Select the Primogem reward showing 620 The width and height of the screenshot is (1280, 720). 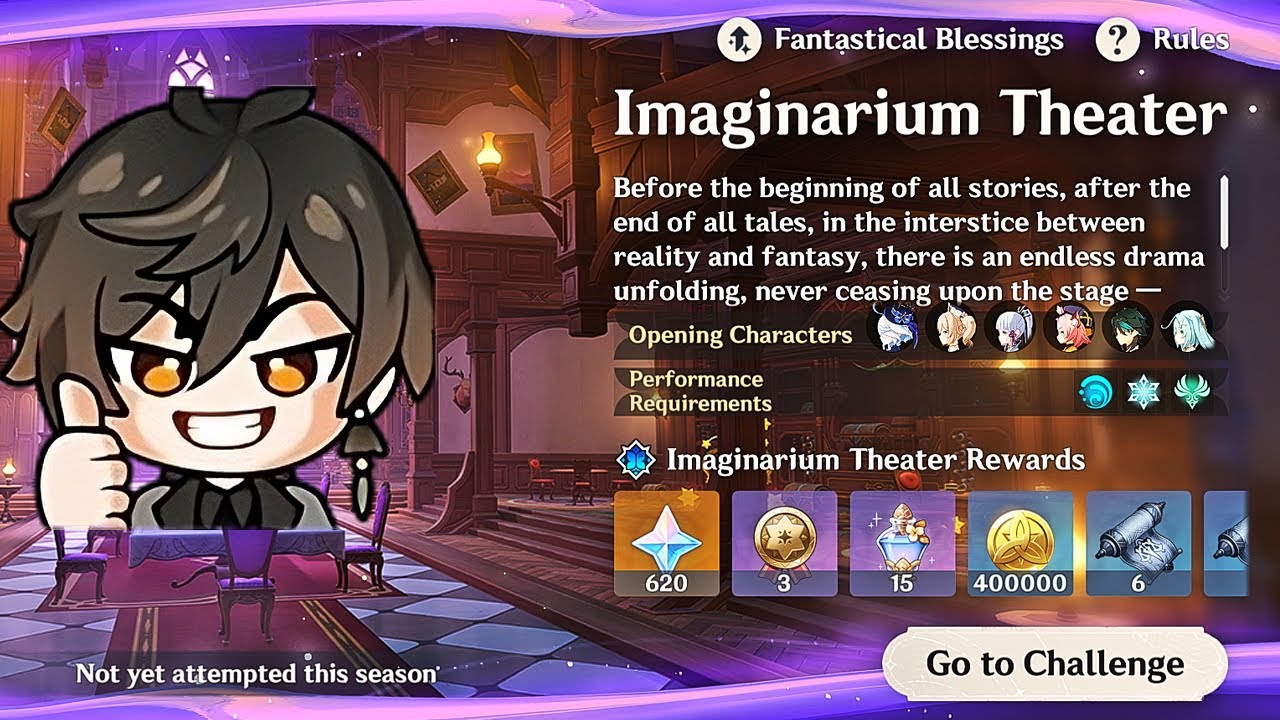[x=666, y=543]
